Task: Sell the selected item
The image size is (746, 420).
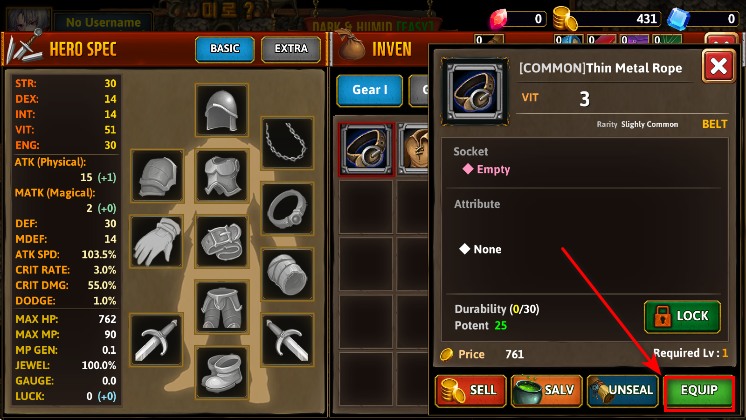Action: (469, 391)
